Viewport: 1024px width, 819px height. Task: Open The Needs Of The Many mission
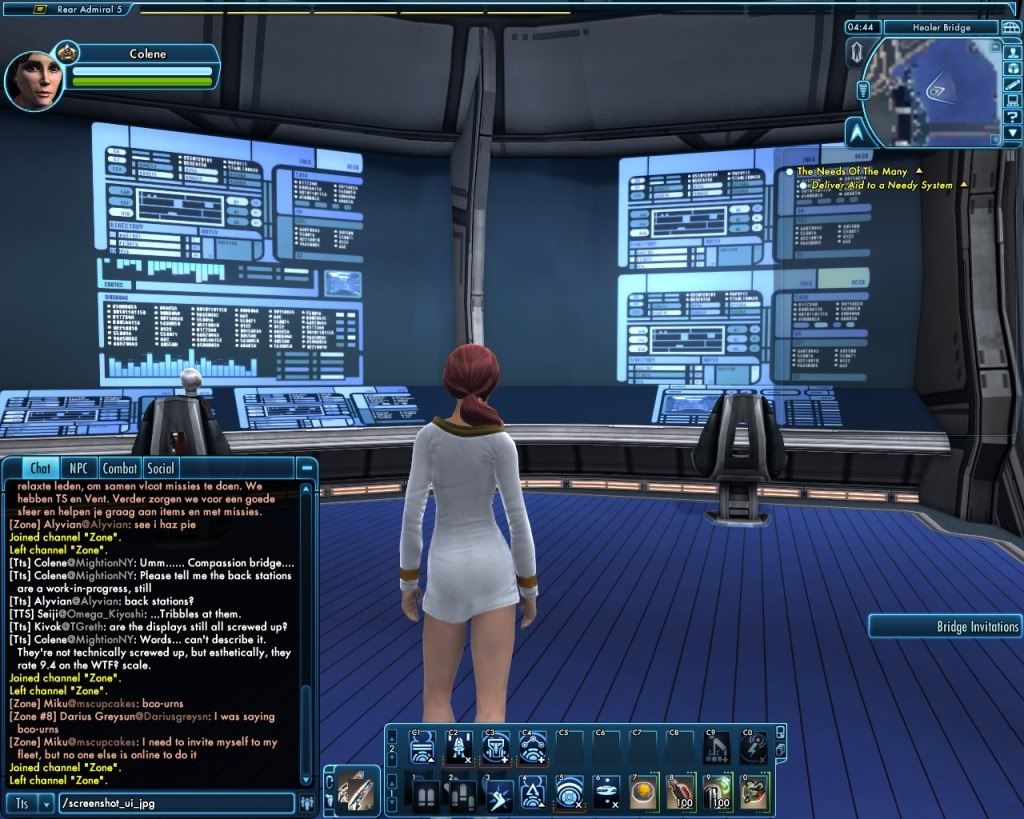tap(852, 172)
